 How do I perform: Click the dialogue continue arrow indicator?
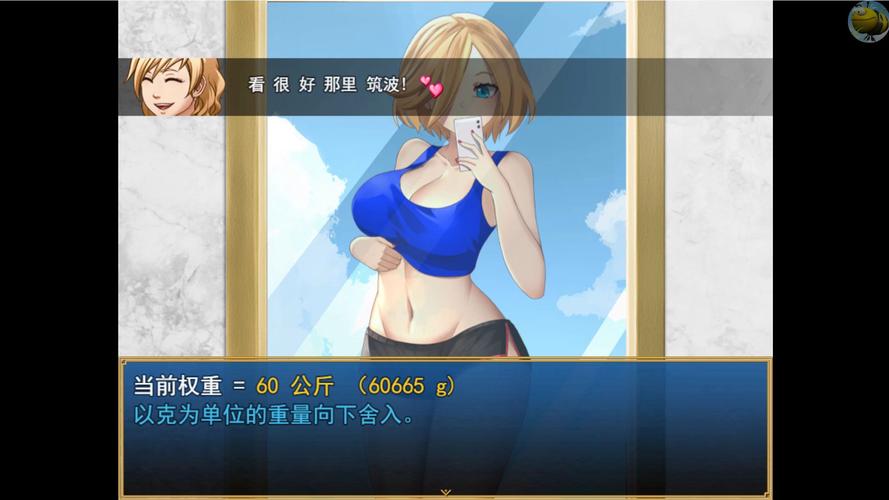point(445,492)
